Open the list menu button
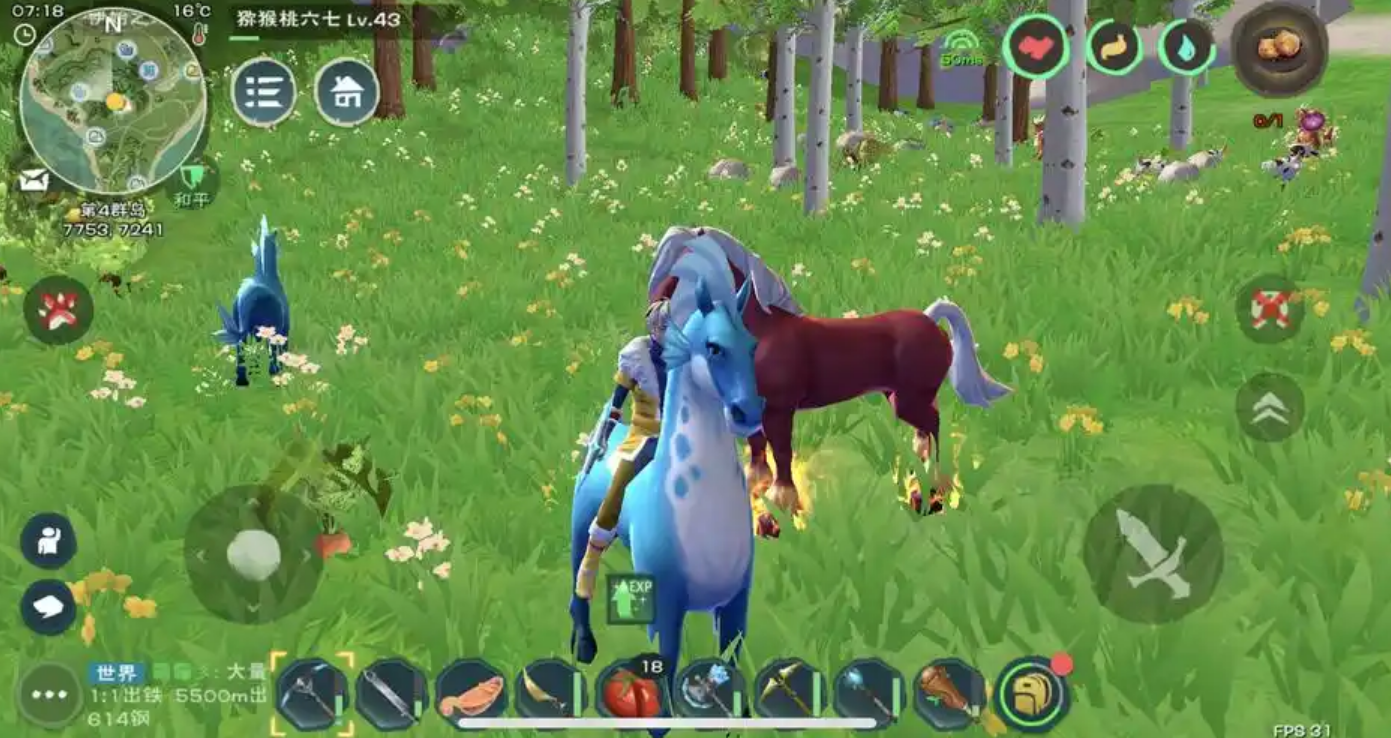 coord(264,93)
